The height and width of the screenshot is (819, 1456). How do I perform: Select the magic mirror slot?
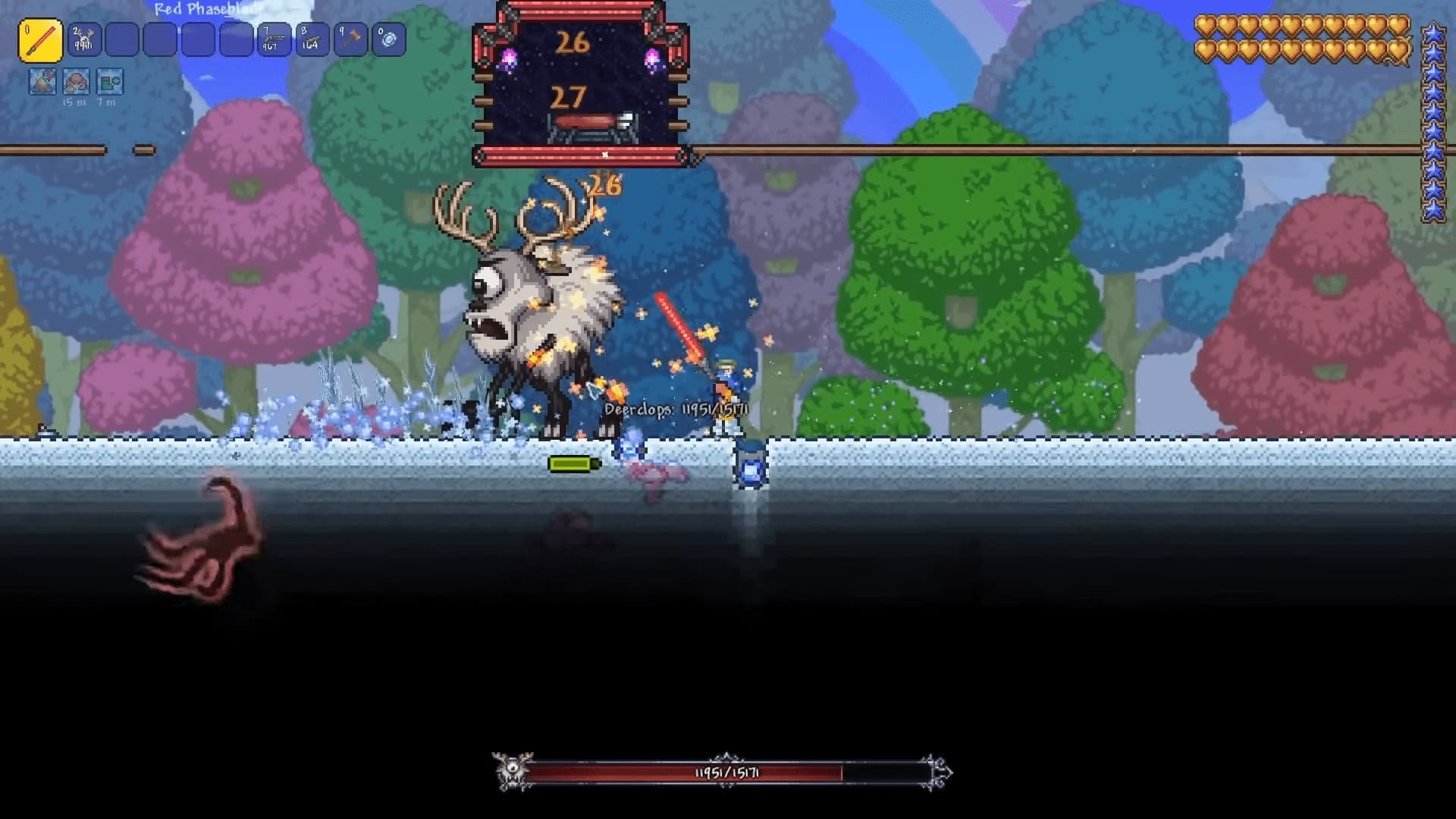click(x=389, y=40)
